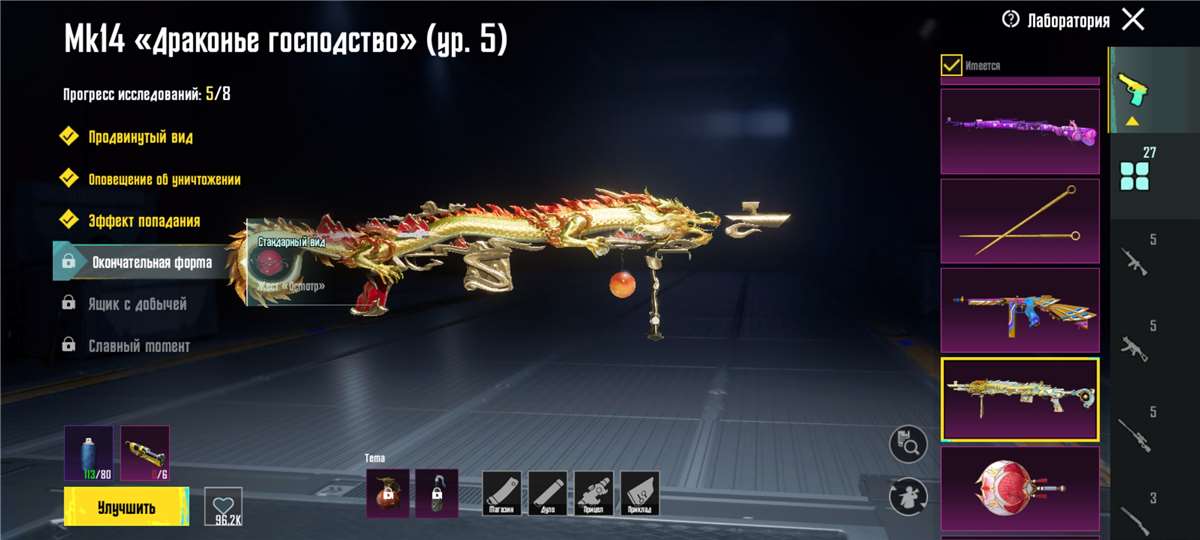This screenshot has width=1200, height=540.
Task: Select the Эффект попадания stage
Action: tap(144, 221)
